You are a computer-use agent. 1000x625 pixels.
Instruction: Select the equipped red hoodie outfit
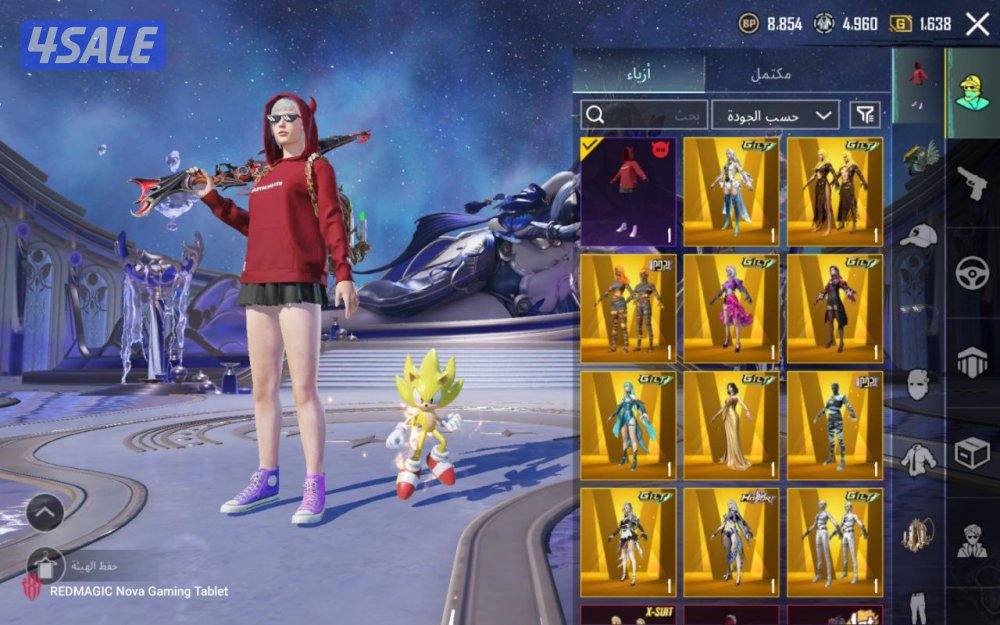click(629, 191)
